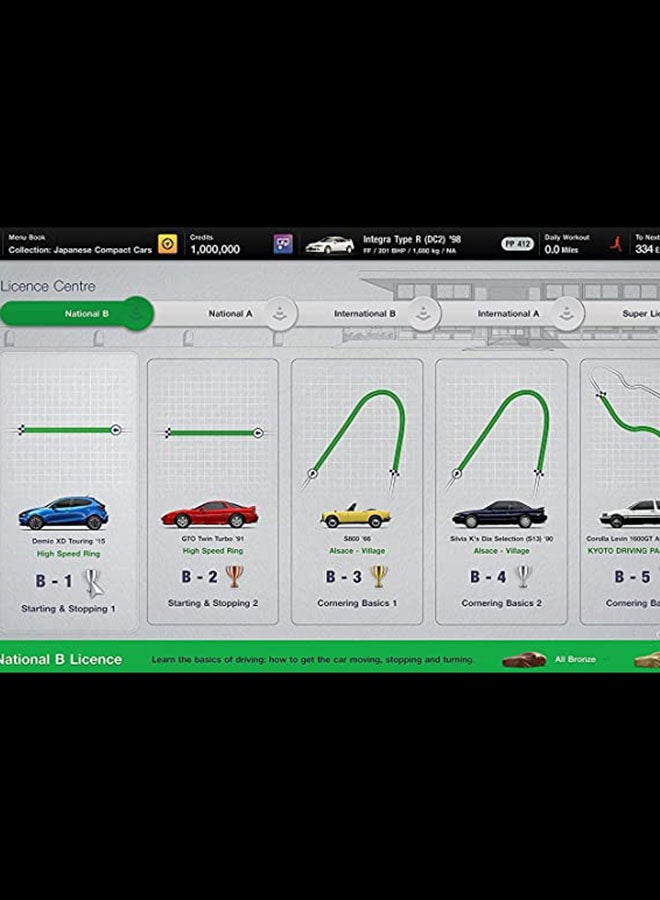The image size is (660, 900).
Task: Open test B-2 Starting & Stopping 2
Action: click(x=212, y=490)
